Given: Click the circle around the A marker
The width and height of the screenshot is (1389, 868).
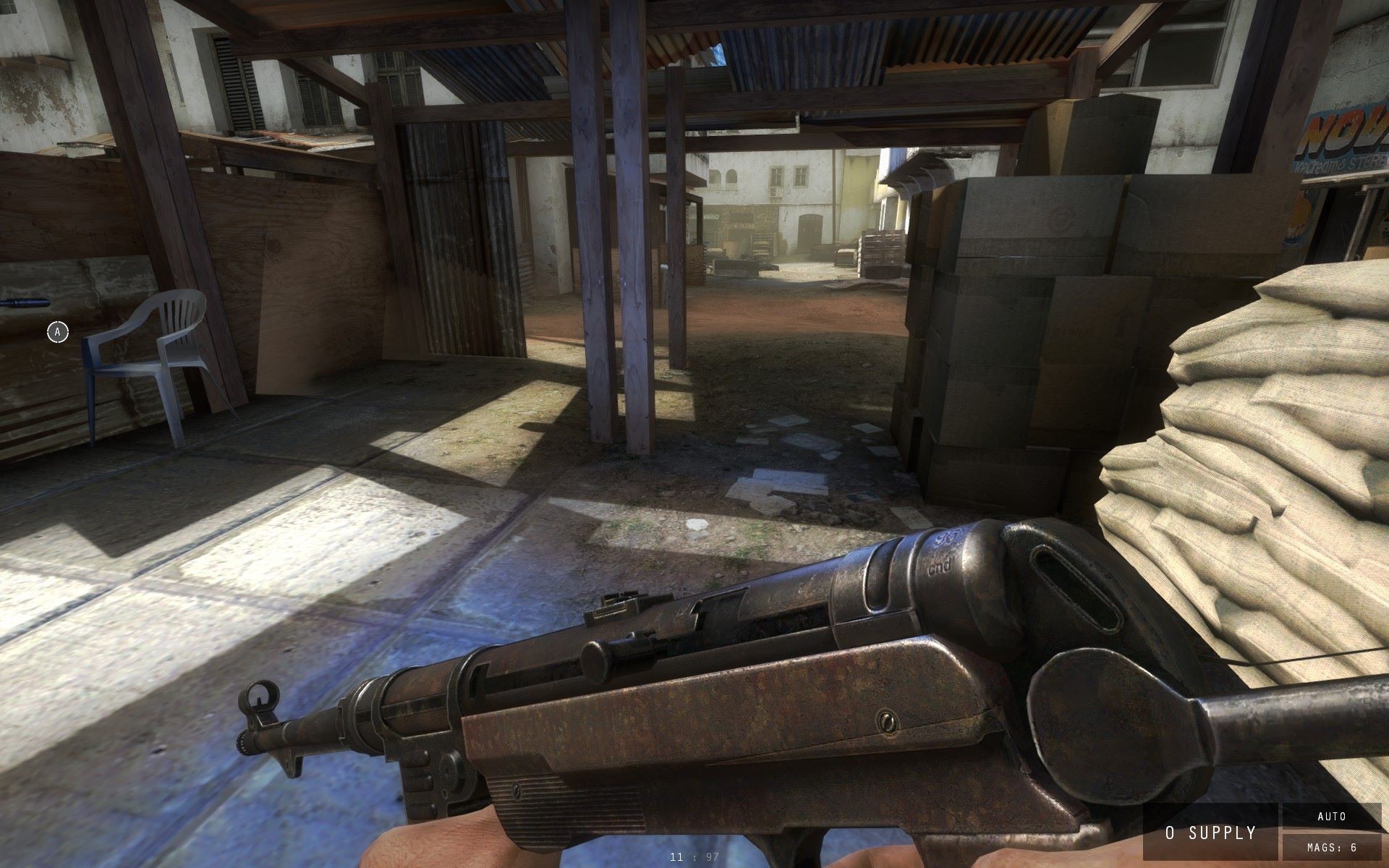Looking at the screenshot, I should click(x=57, y=333).
